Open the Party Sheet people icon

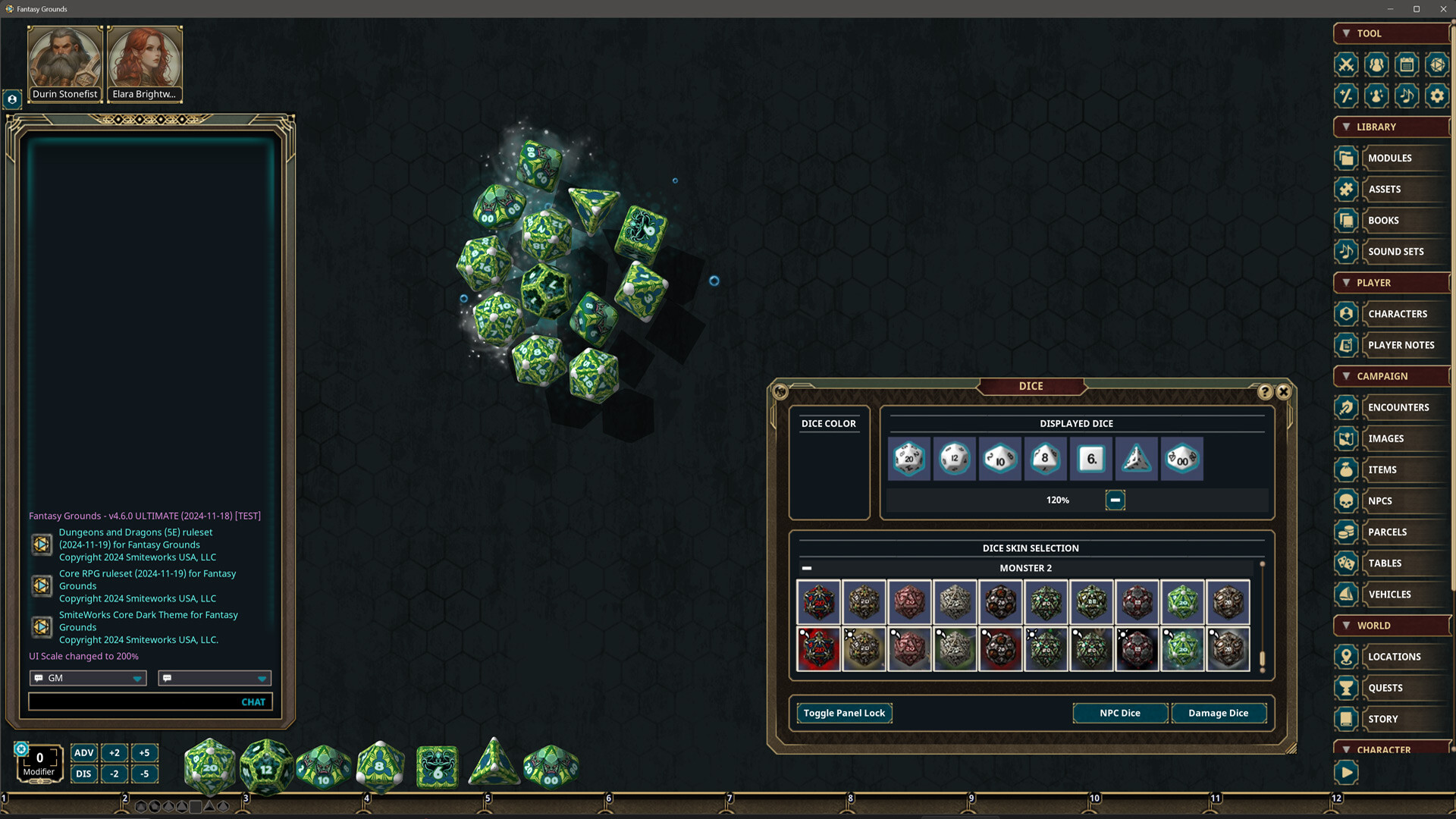(x=1376, y=65)
